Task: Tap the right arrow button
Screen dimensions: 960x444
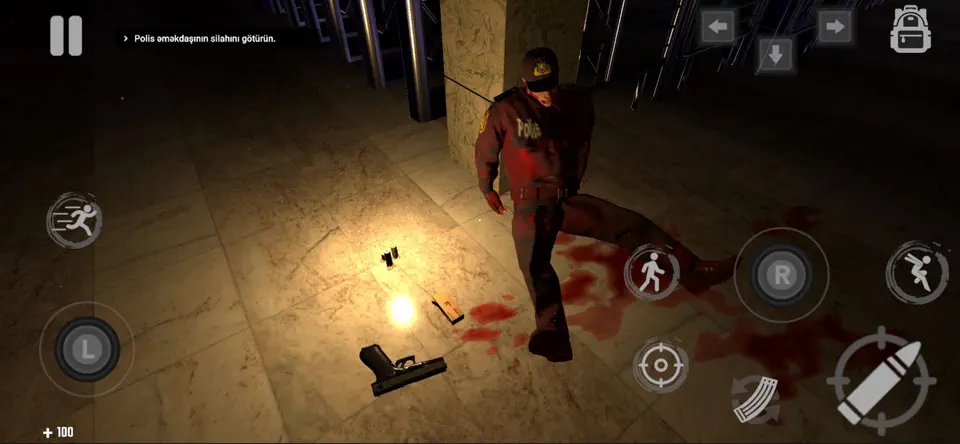Action: tap(834, 26)
